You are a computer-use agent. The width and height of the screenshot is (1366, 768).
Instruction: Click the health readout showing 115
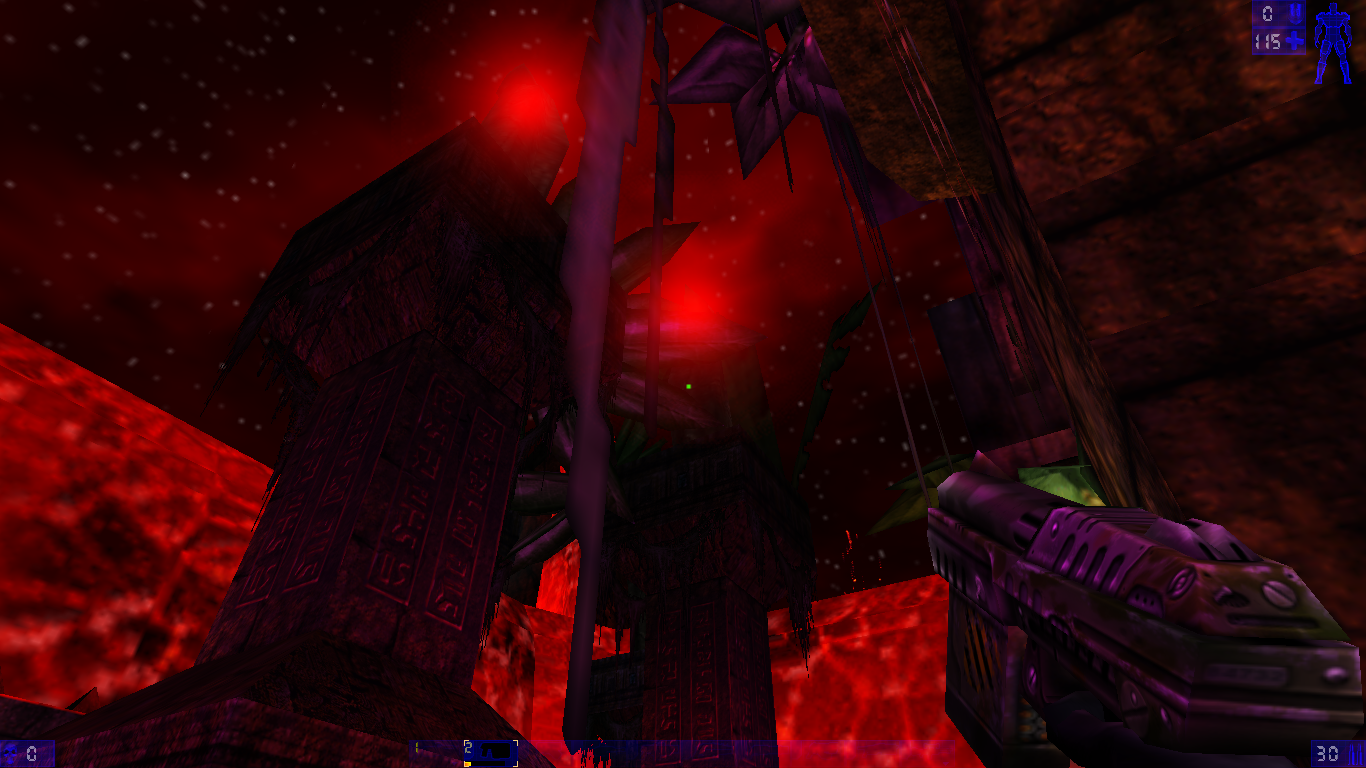point(1268,42)
